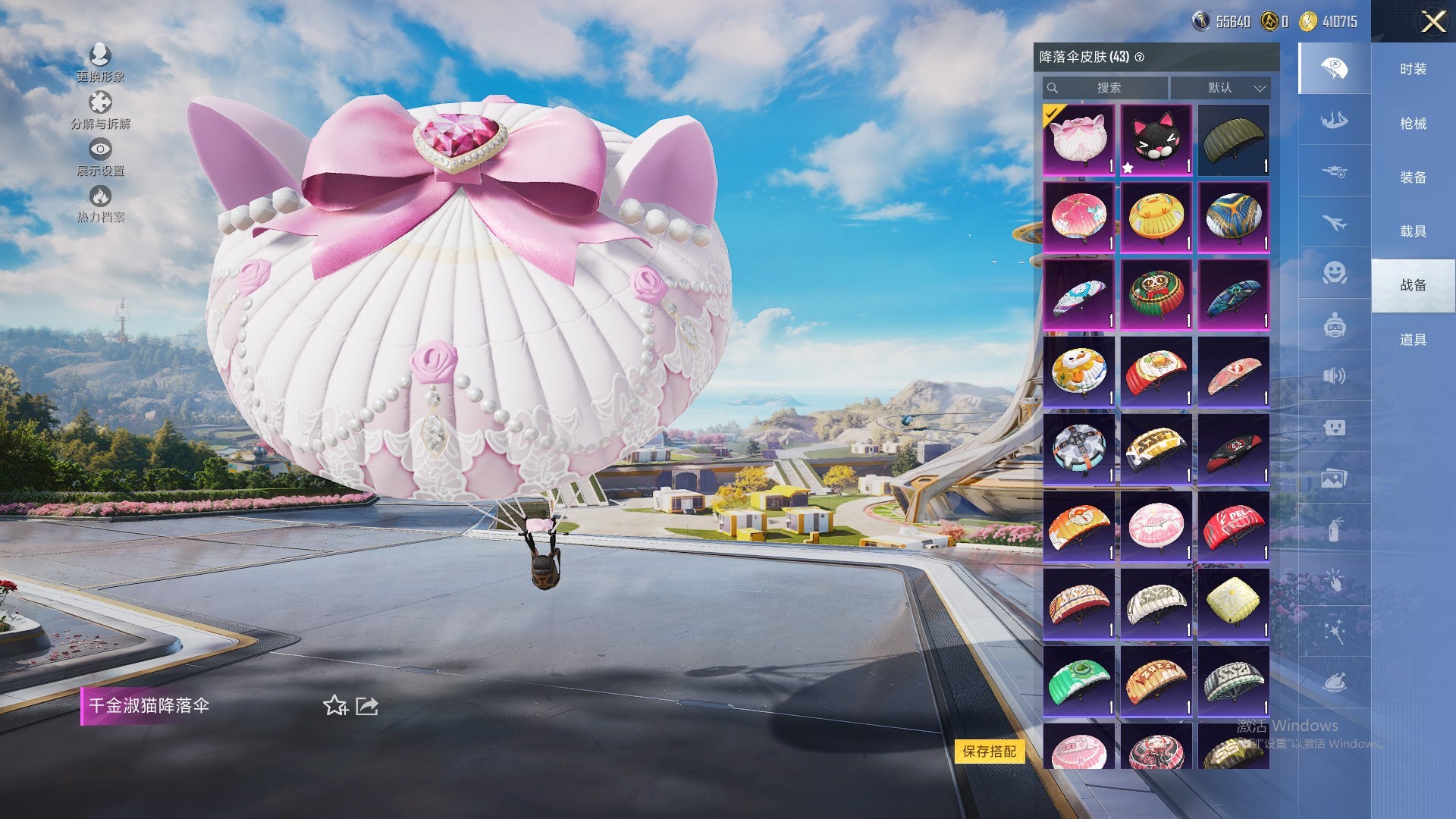Screen dimensions: 1456x819
Task: Select the 装备 equipment tab
Action: point(1413,177)
